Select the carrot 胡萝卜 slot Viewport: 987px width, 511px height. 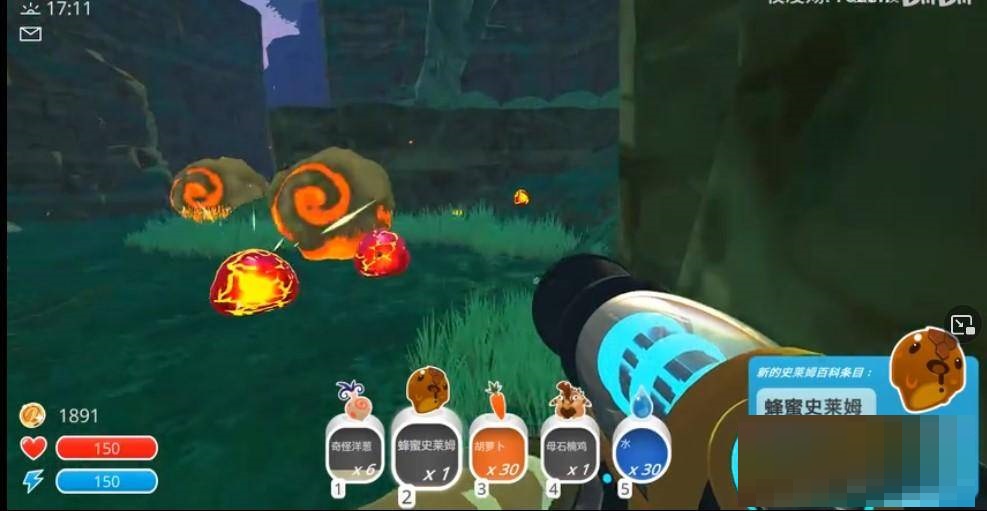497,448
